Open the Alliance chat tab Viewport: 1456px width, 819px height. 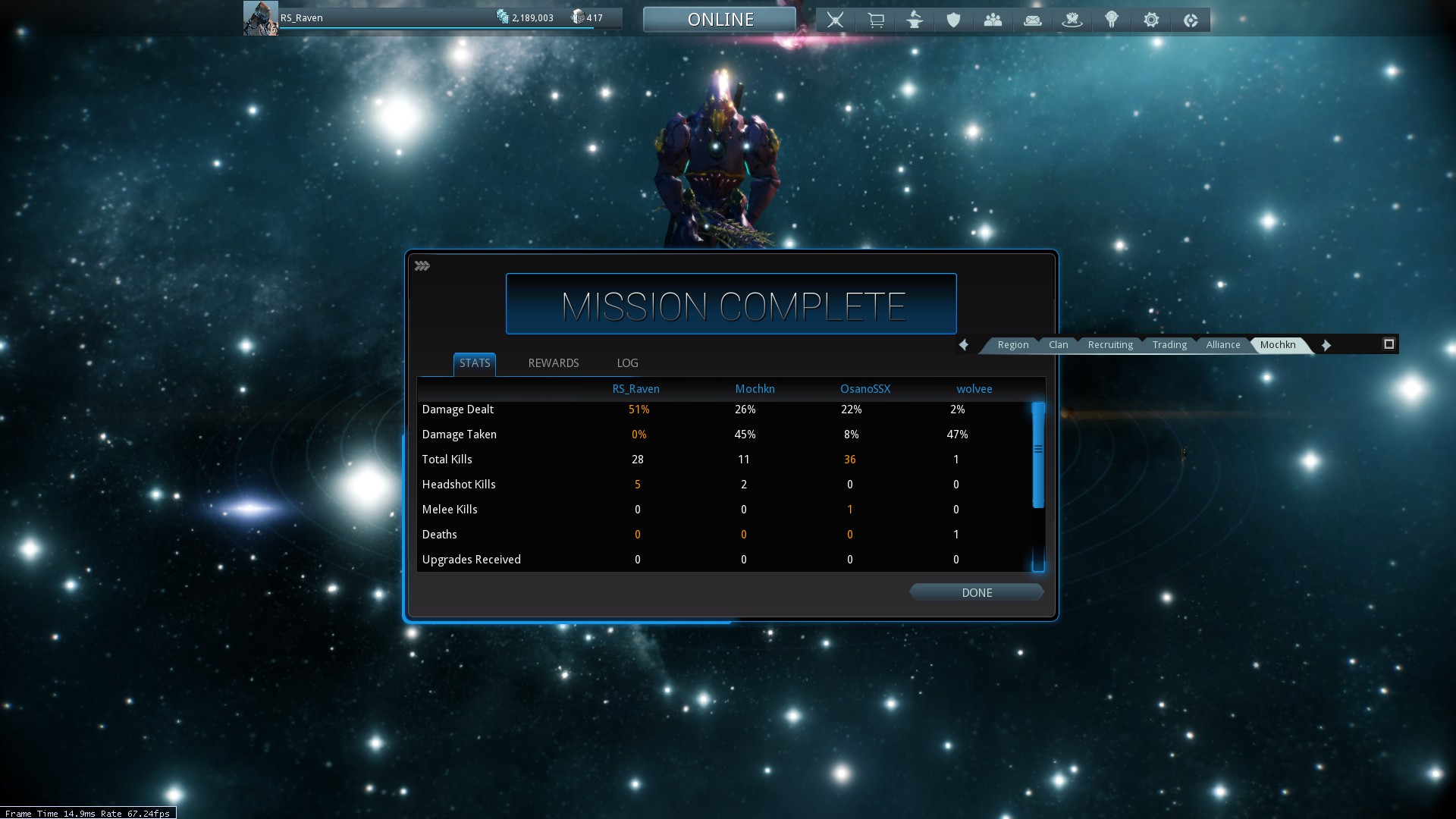[1222, 345]
